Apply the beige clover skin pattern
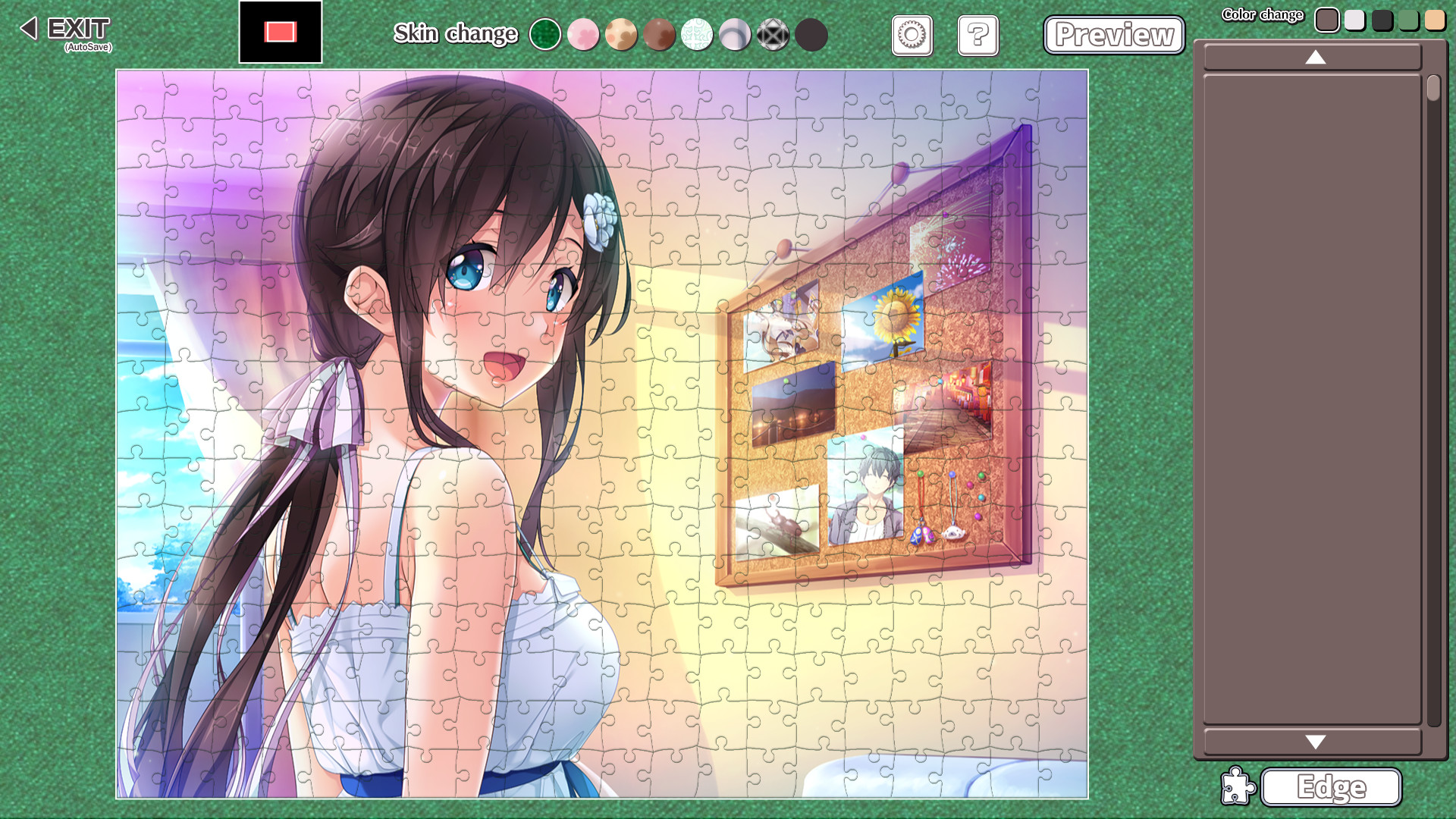Screen dimensions: 1456x819 (x=621, y=35)
